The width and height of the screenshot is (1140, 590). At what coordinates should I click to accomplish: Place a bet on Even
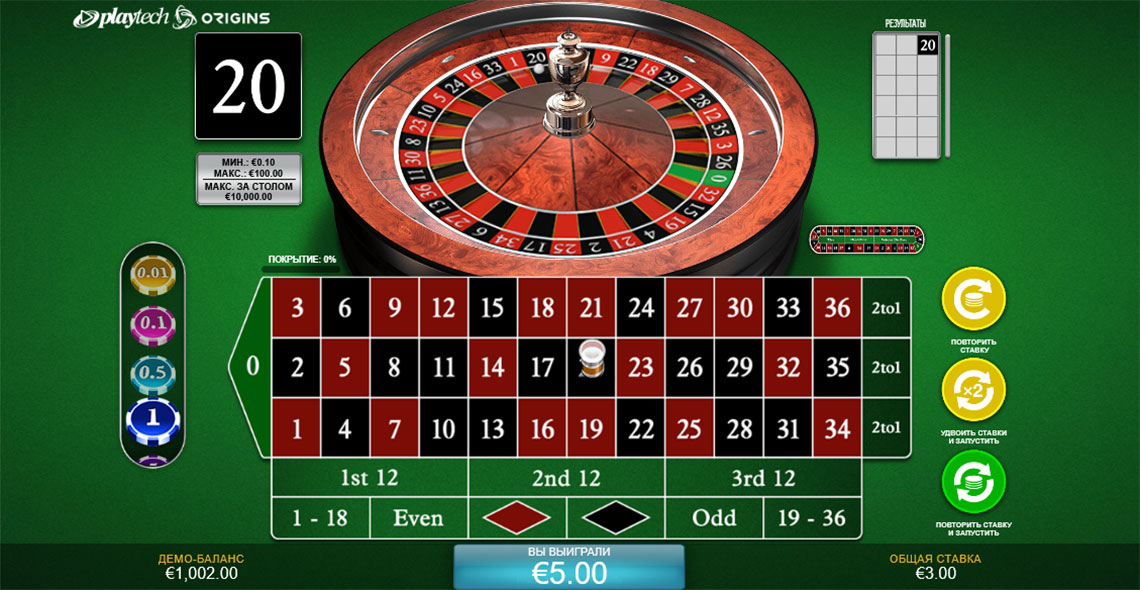418,518
